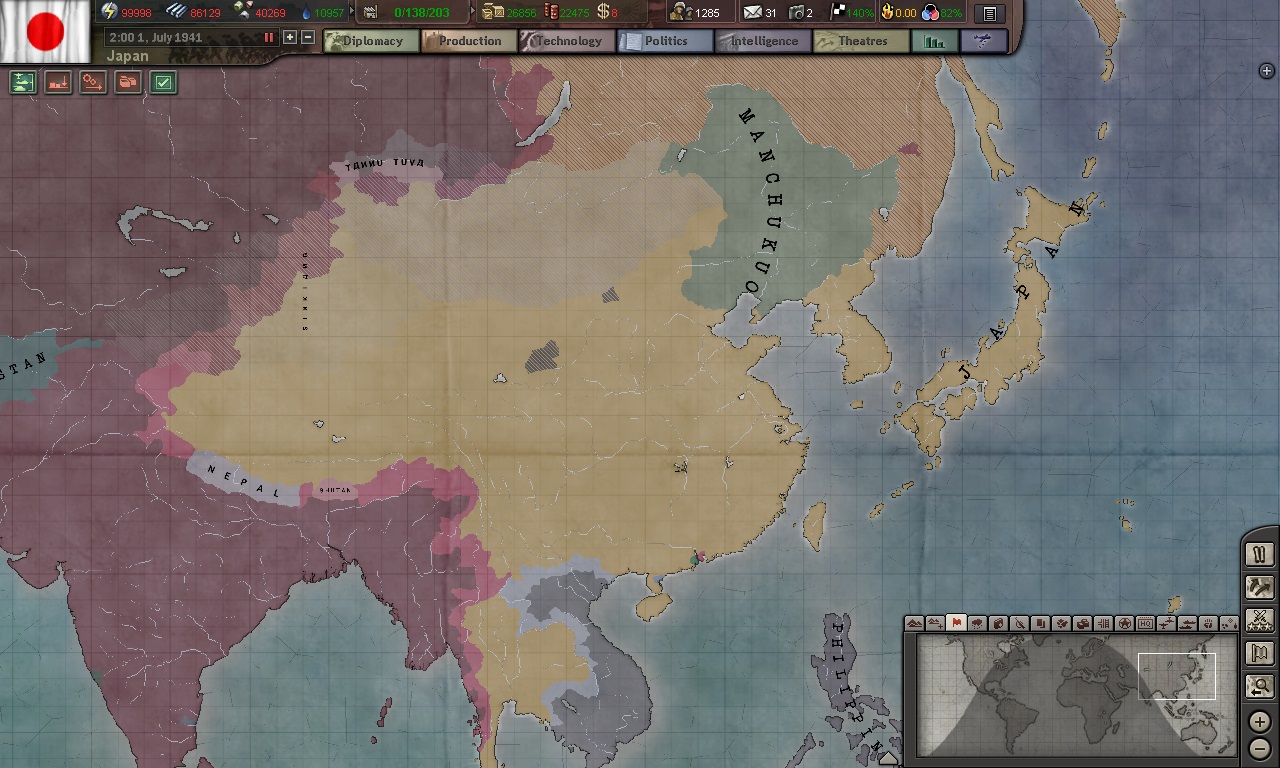This screenshot has height=768, width=1280.
Task: Toggle the movement messages icon below the flag
Action: click(92, 83)
